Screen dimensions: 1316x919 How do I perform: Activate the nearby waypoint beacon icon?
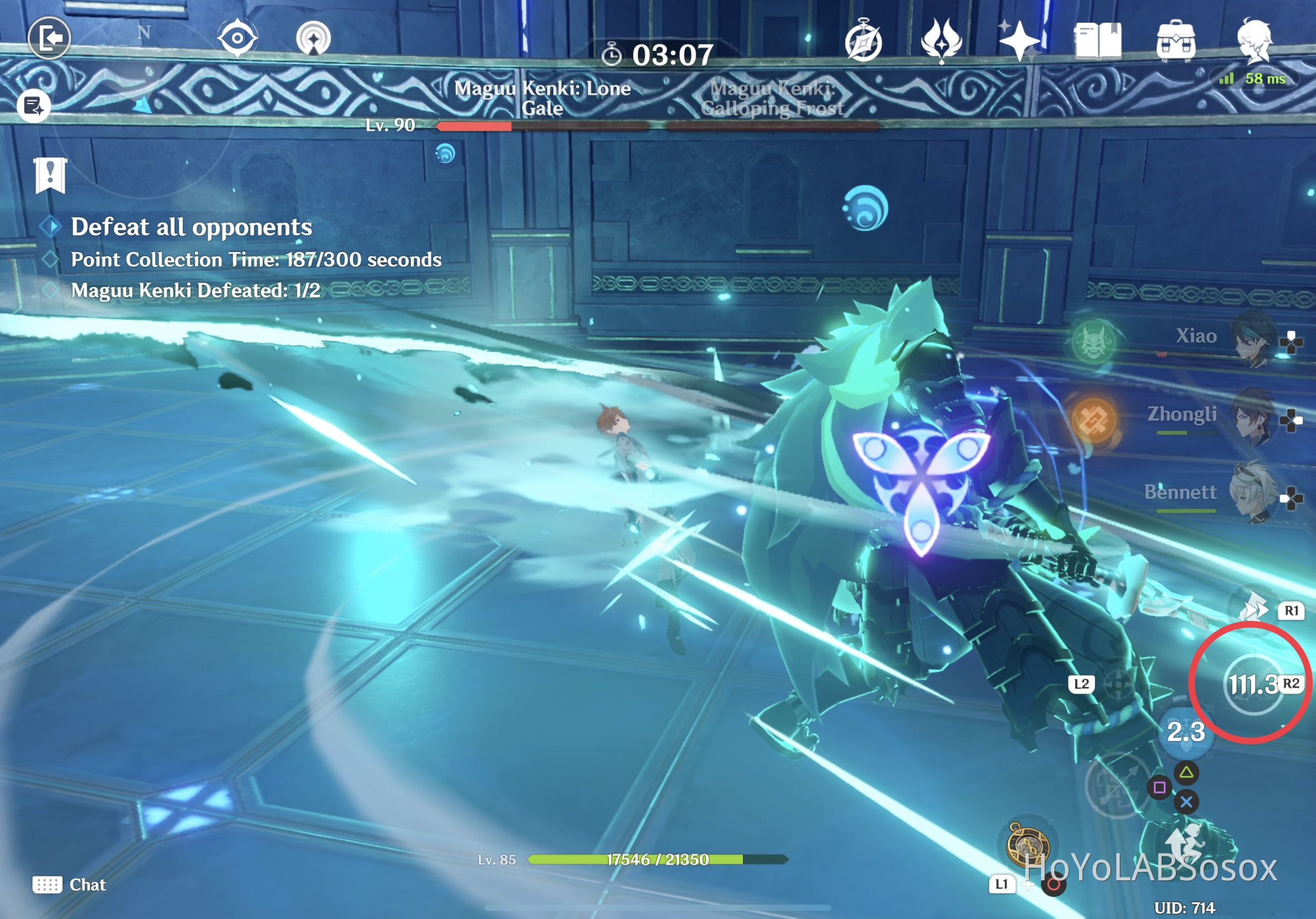[313, 36]
